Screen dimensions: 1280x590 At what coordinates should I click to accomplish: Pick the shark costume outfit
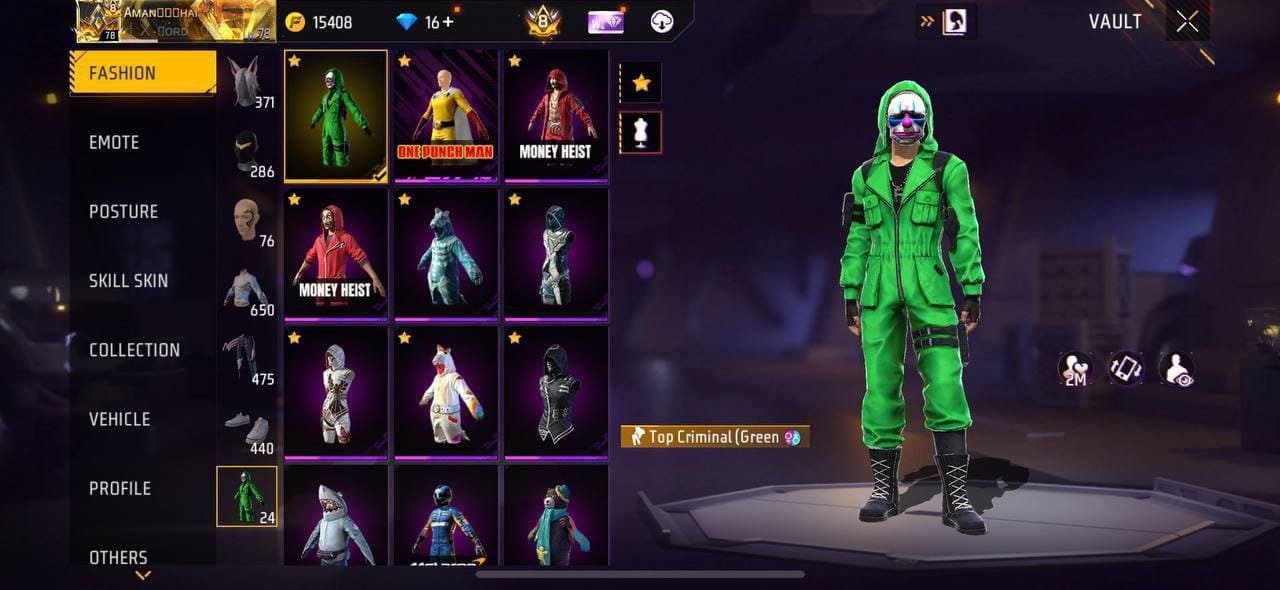(336, 516)
